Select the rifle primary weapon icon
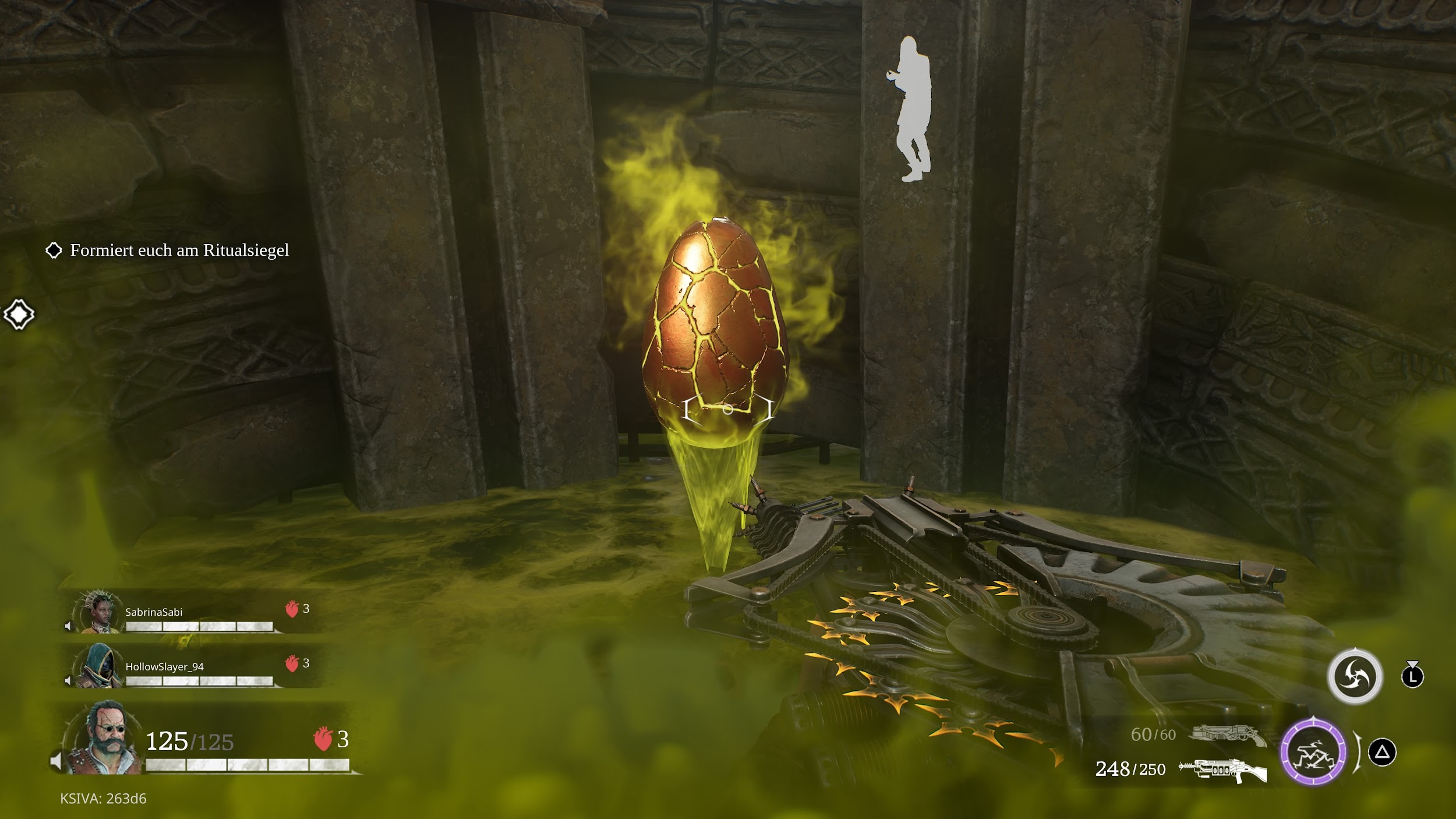The height and width of the screenshot is (819, 1456). coord(1222,770)
